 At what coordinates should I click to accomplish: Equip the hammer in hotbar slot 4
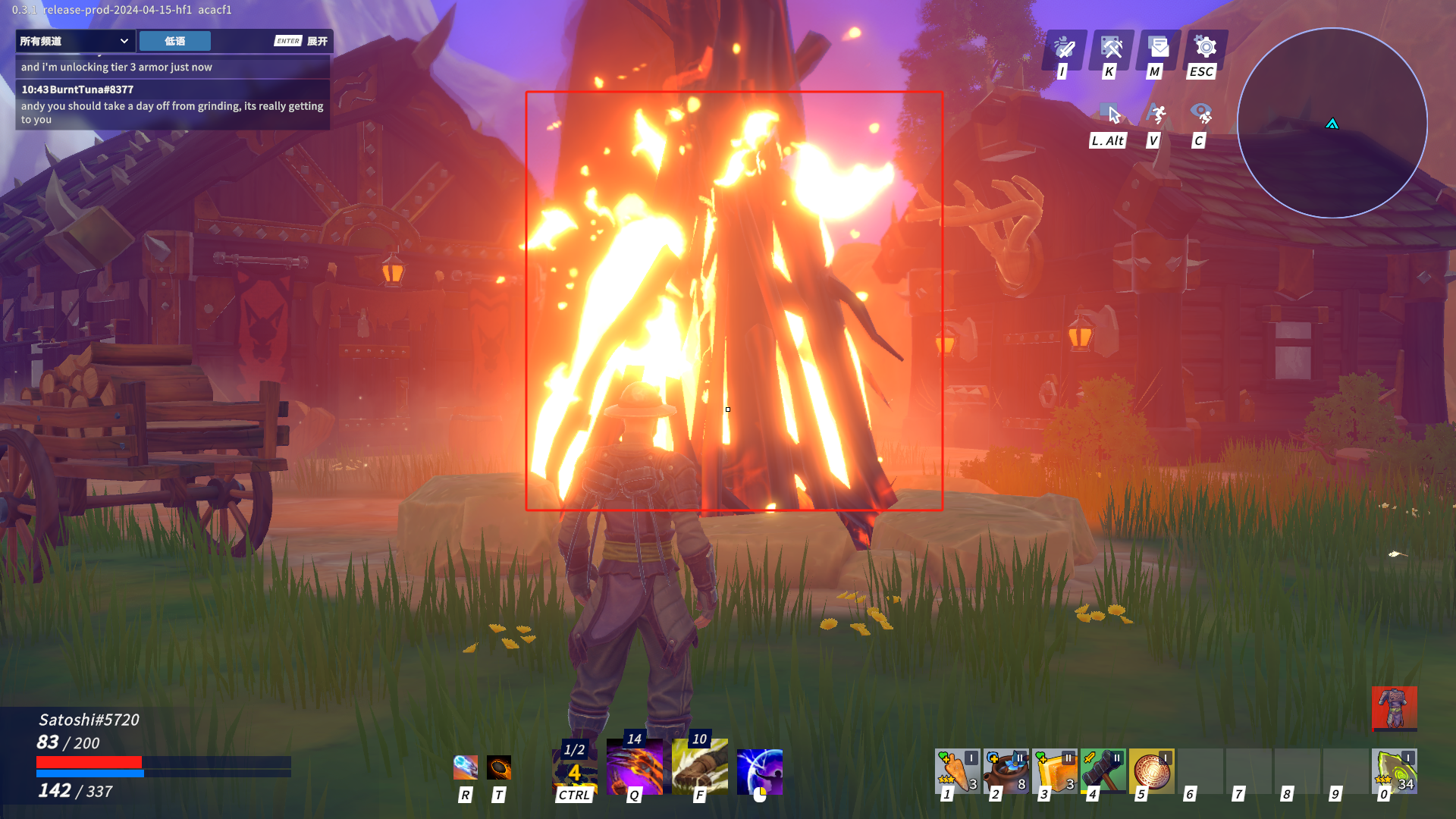coord(1103,771)
